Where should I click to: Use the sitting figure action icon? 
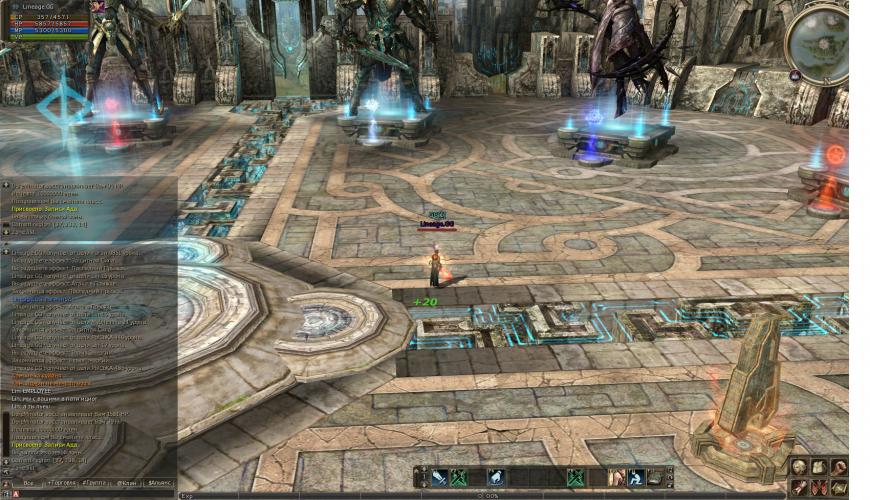pyautogui.click(x=636, y=478)
